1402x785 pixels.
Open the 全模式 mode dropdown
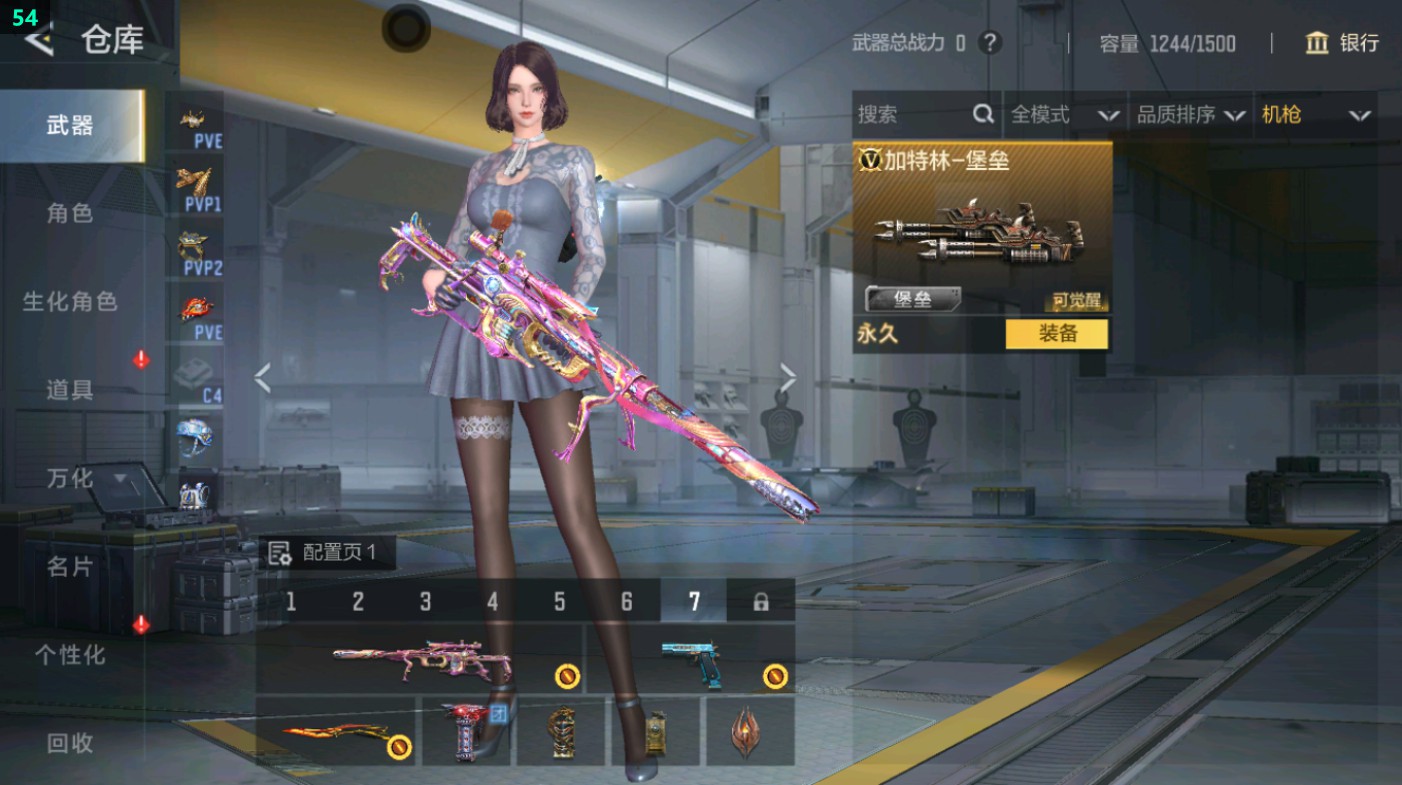pos(1064,115)
